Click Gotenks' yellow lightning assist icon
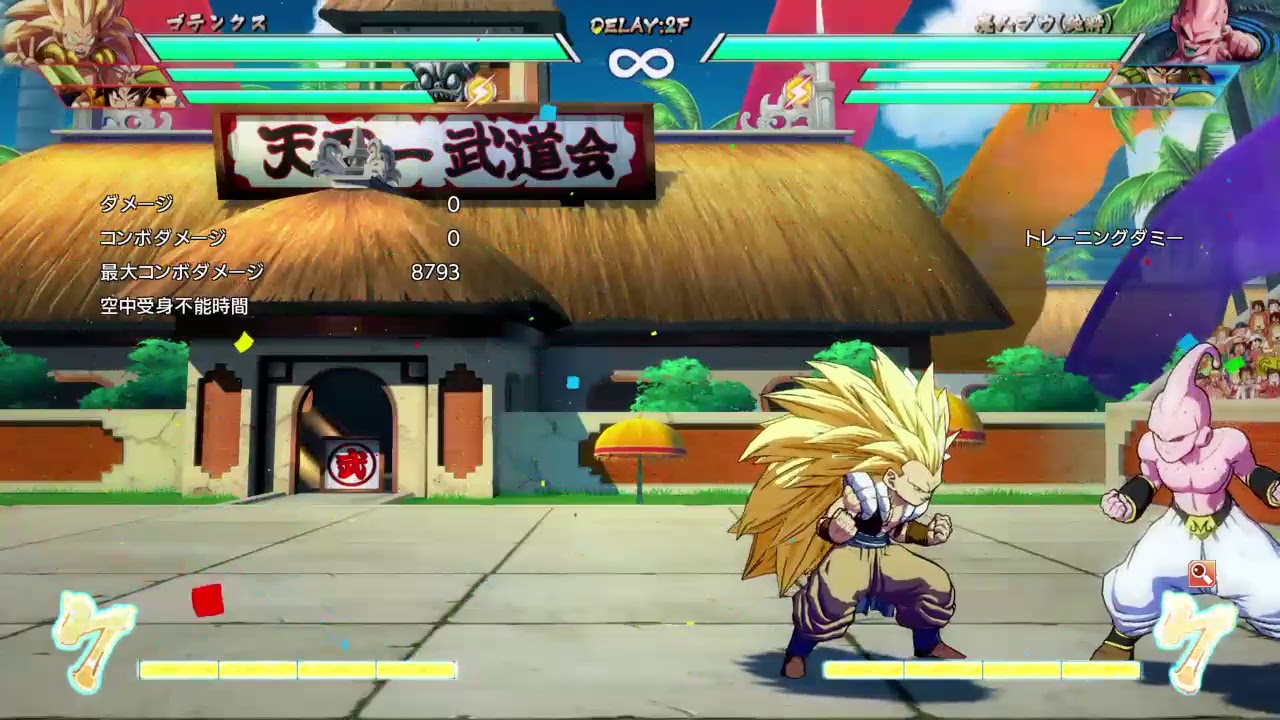The height and width of the screenshot is (720, 1280). [480, 89]
